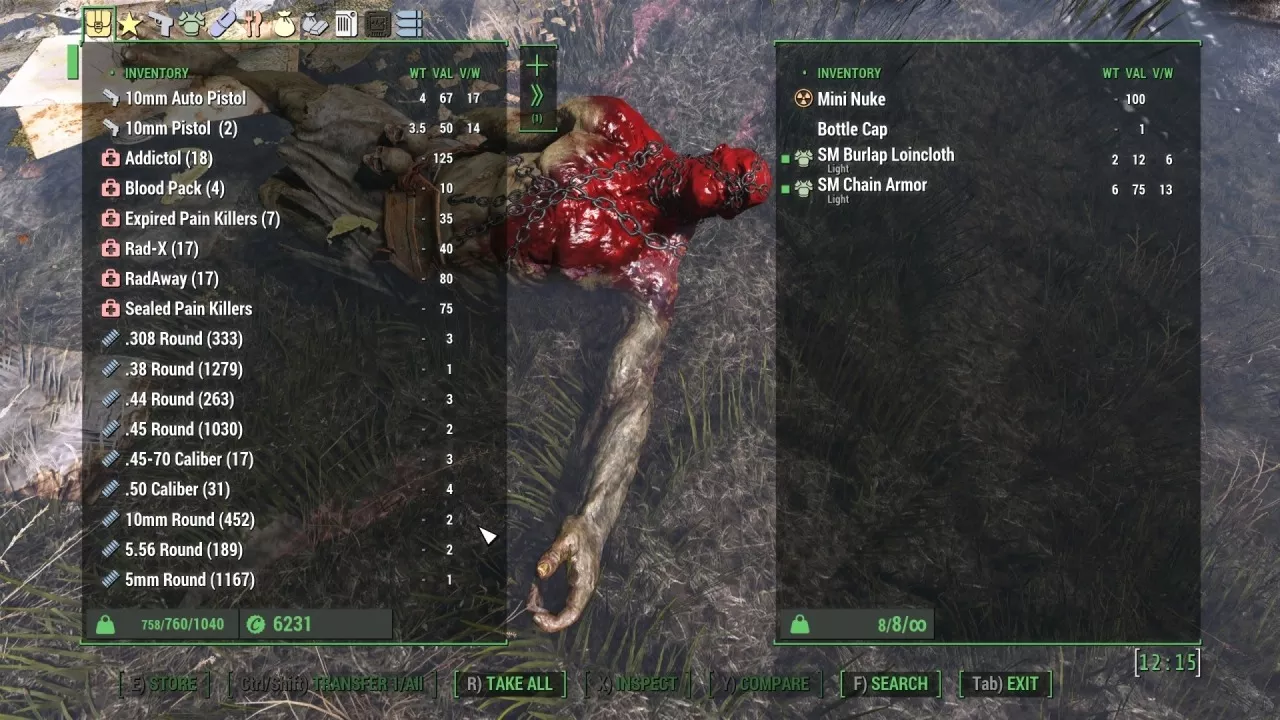The image size is (1280, 720).
Task: Click the Take All button
Action: [x=510, y=684]
